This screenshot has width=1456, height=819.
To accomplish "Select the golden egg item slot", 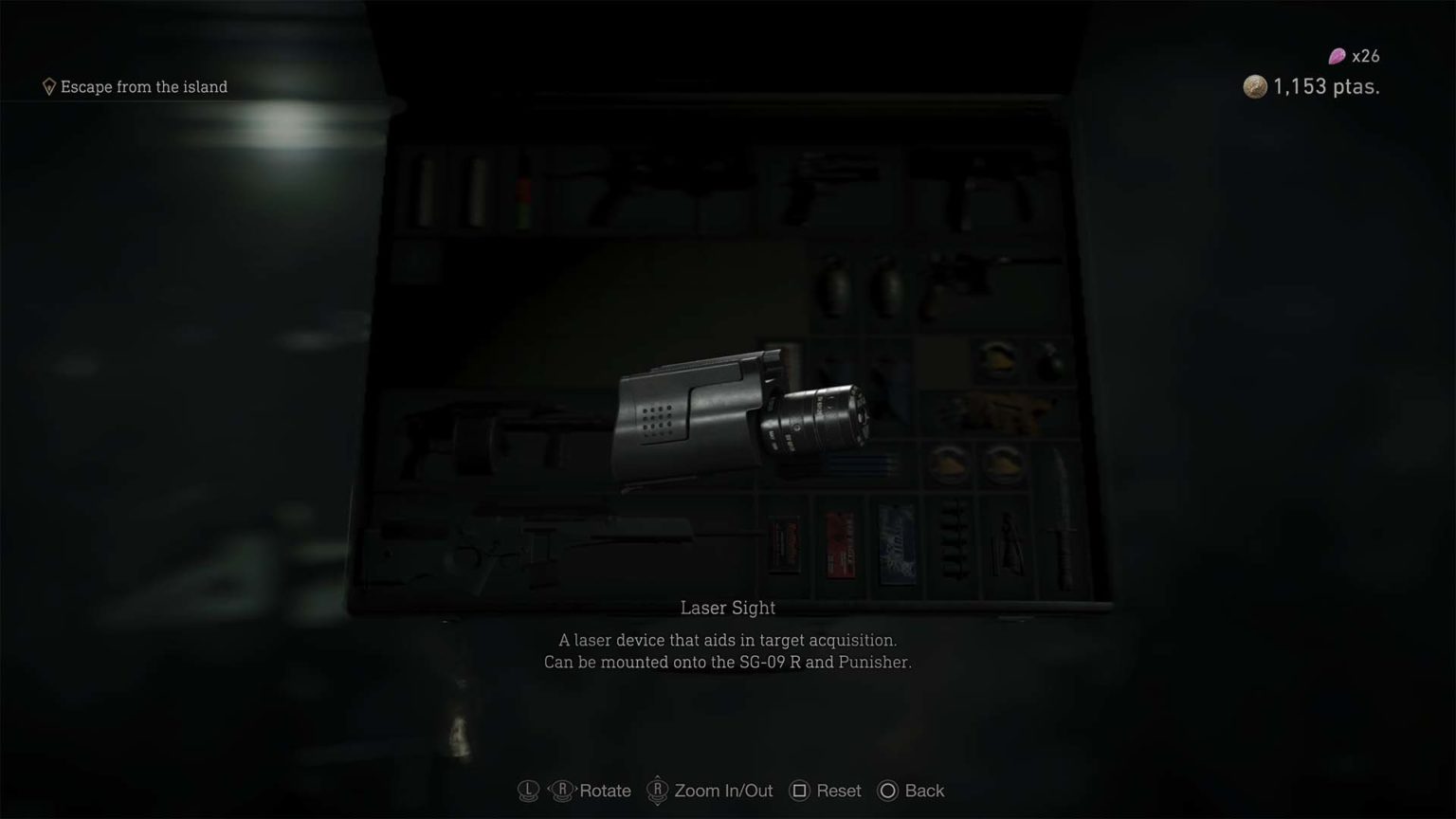I will click(x=995, y=360).
